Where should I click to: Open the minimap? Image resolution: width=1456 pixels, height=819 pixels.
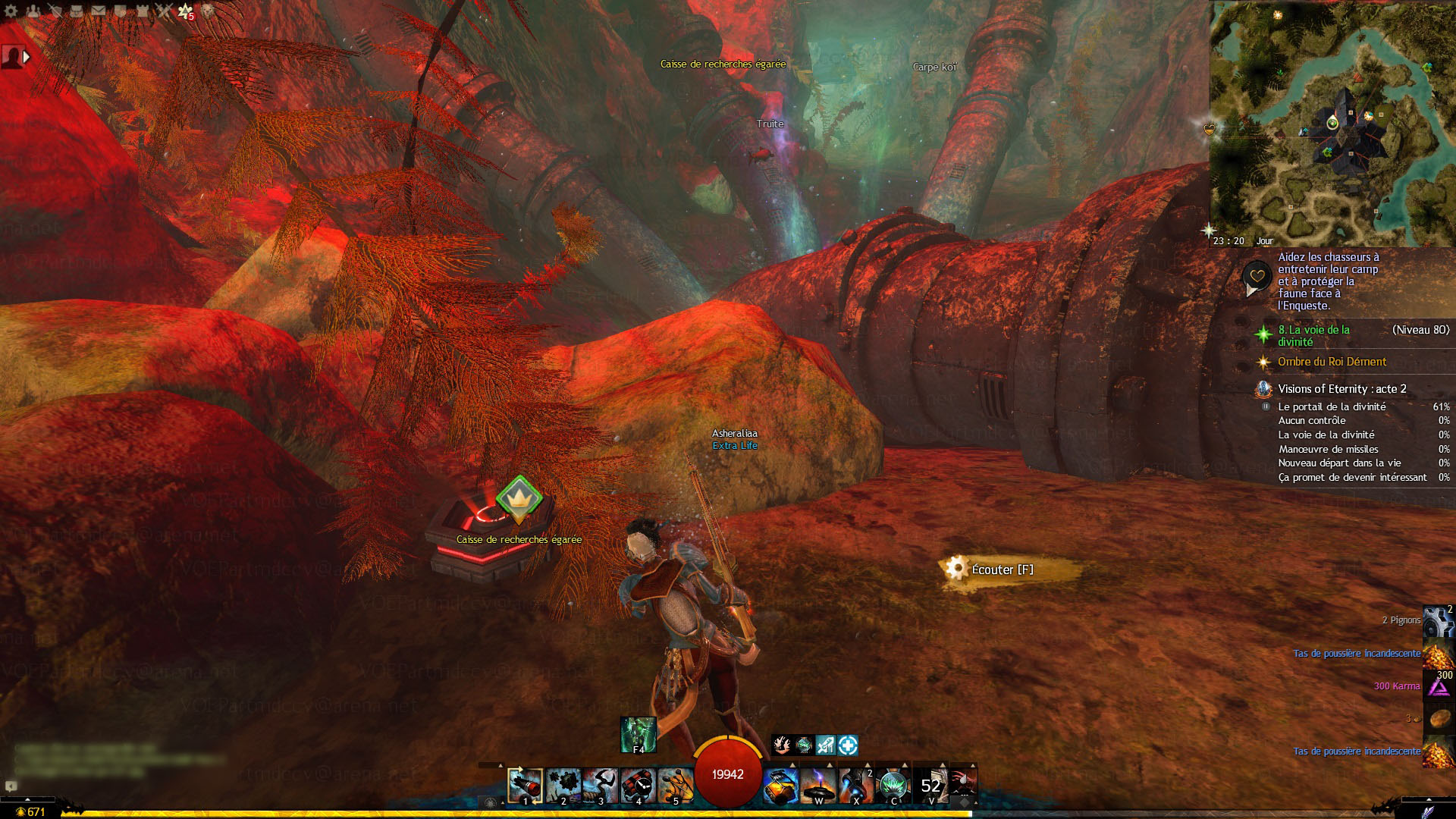(x=1332, y=121)
